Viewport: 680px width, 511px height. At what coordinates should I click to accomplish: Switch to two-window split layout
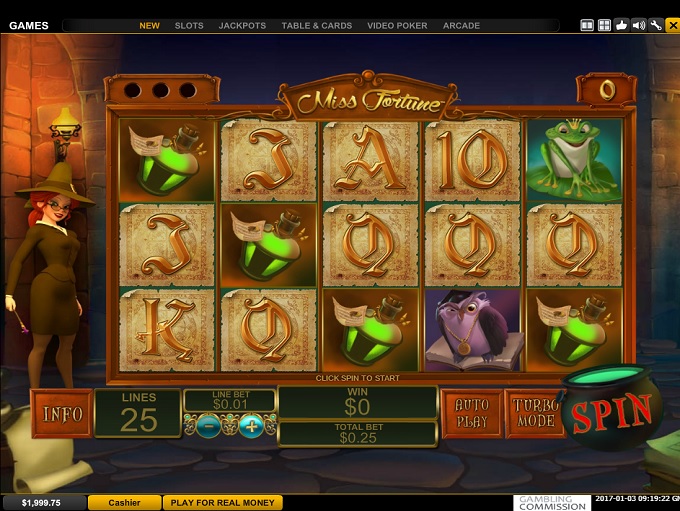point(587,25)
